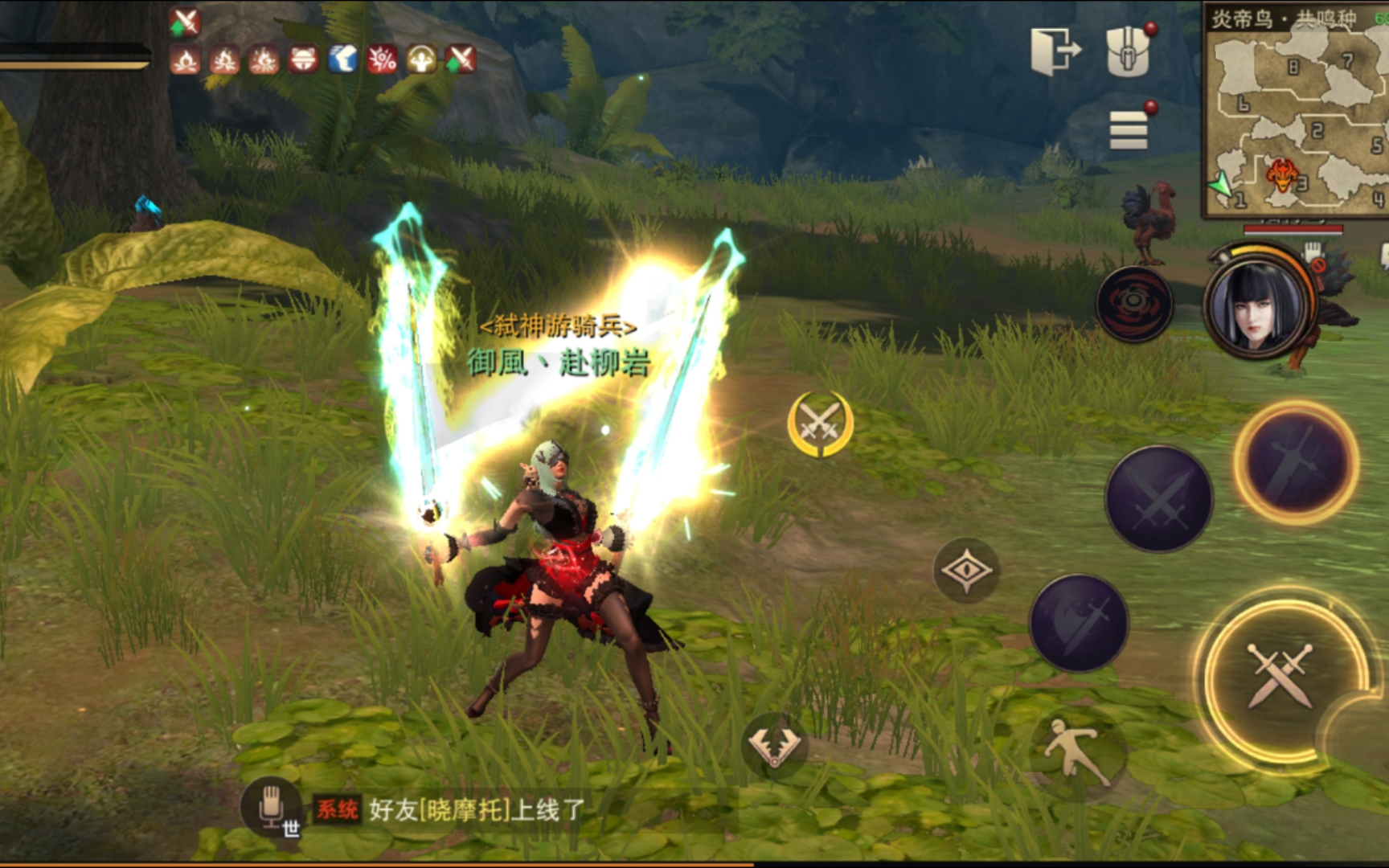The height and width of the screenshot is (868, 1389).
Task: Tap the winged crest button
Action: (x=774, y=747)
